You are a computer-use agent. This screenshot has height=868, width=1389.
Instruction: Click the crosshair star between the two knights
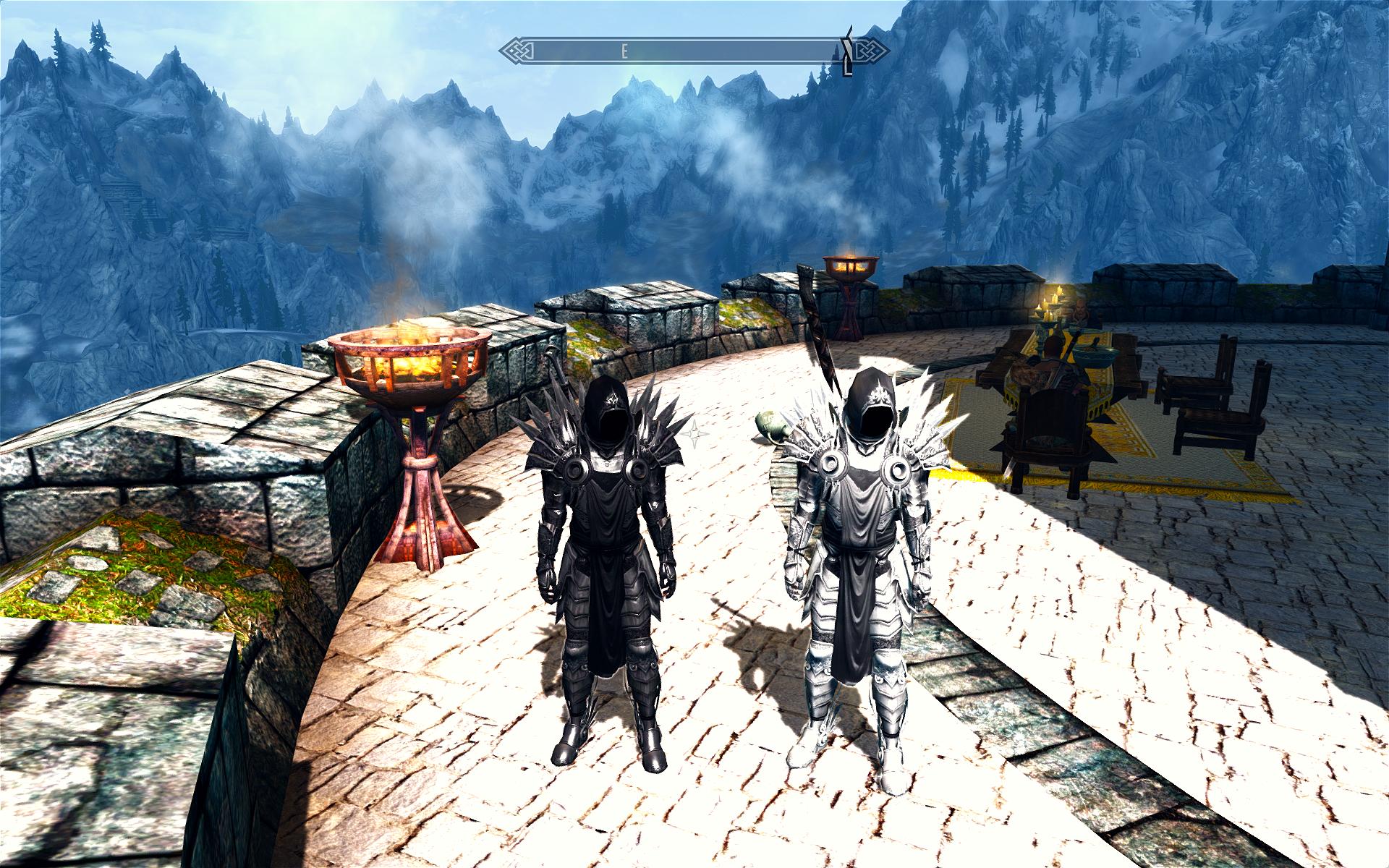[x=695, y=434]
